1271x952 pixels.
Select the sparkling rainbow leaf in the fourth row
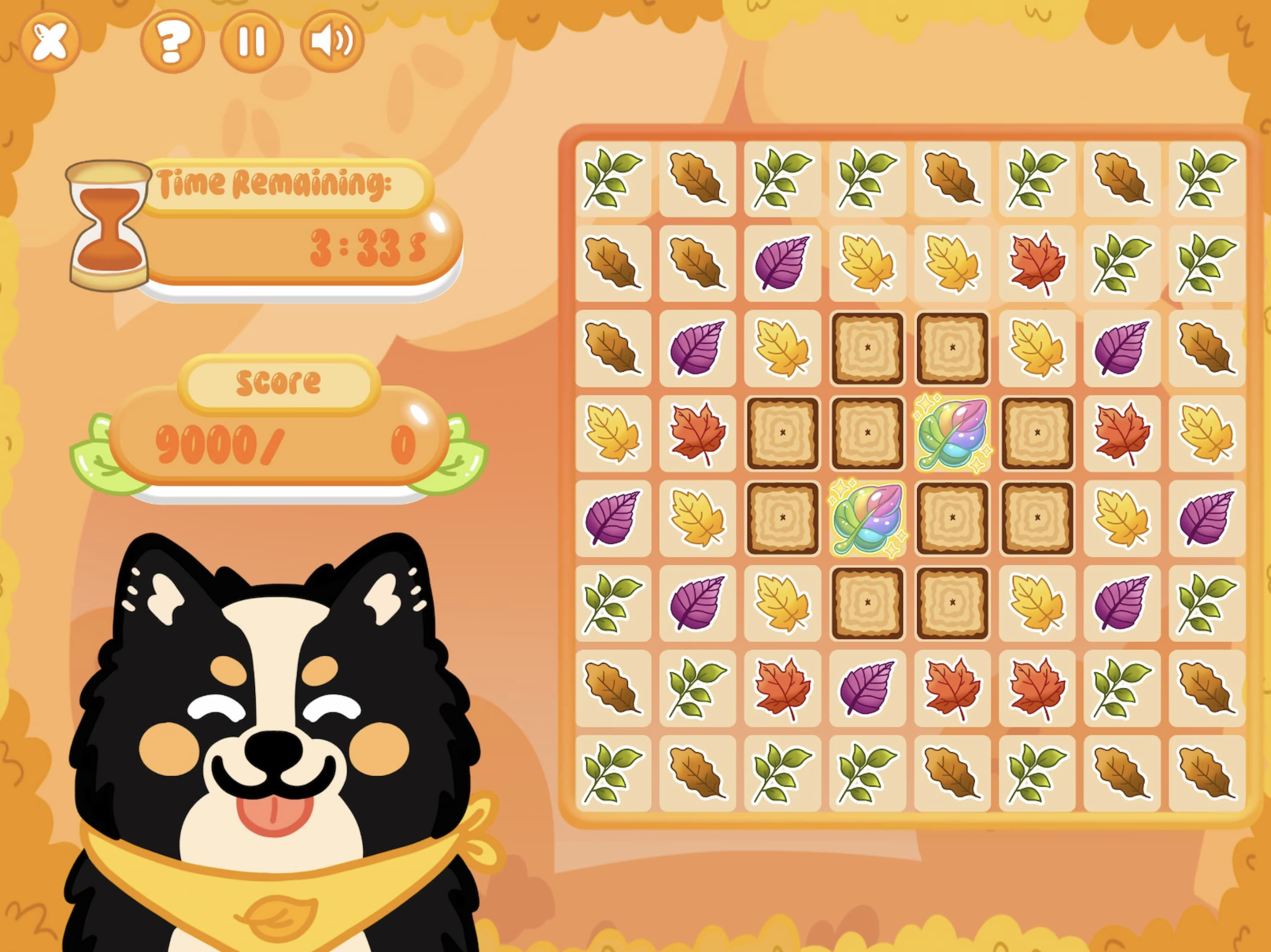click(x=951, y=434)
